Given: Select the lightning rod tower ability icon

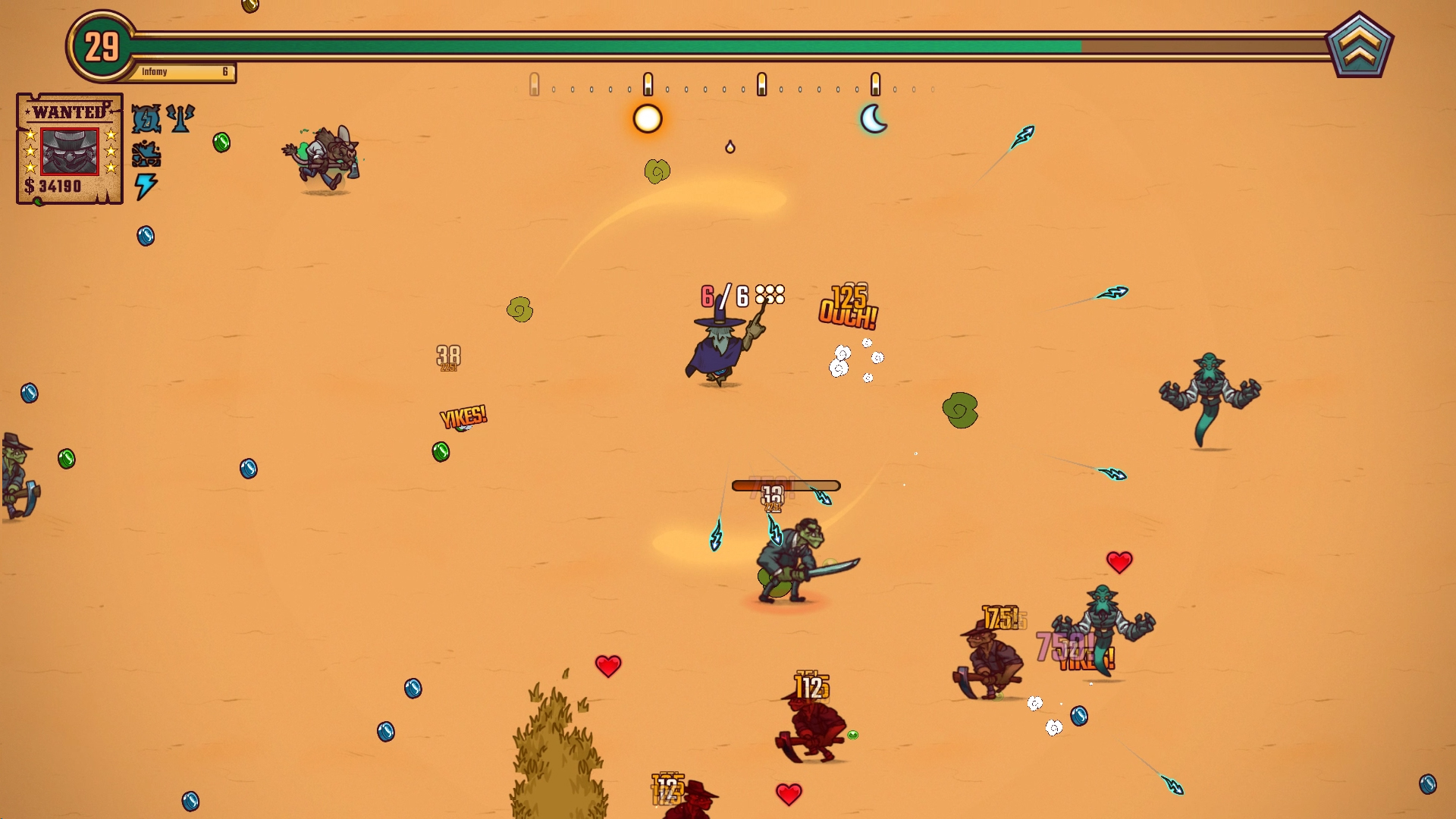Looking at the screenshot, I should pyautogui.click(x=180, y=118).
